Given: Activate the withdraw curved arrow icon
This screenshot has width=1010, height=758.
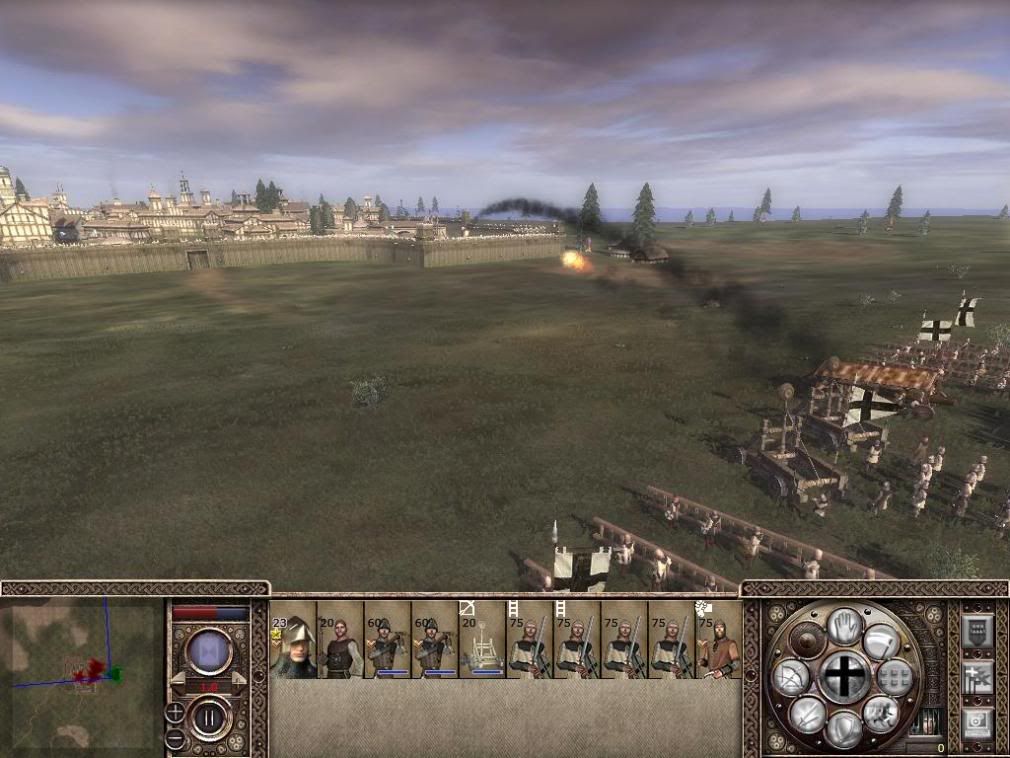Looking at the screenshot, I should [x=881, y=641].
